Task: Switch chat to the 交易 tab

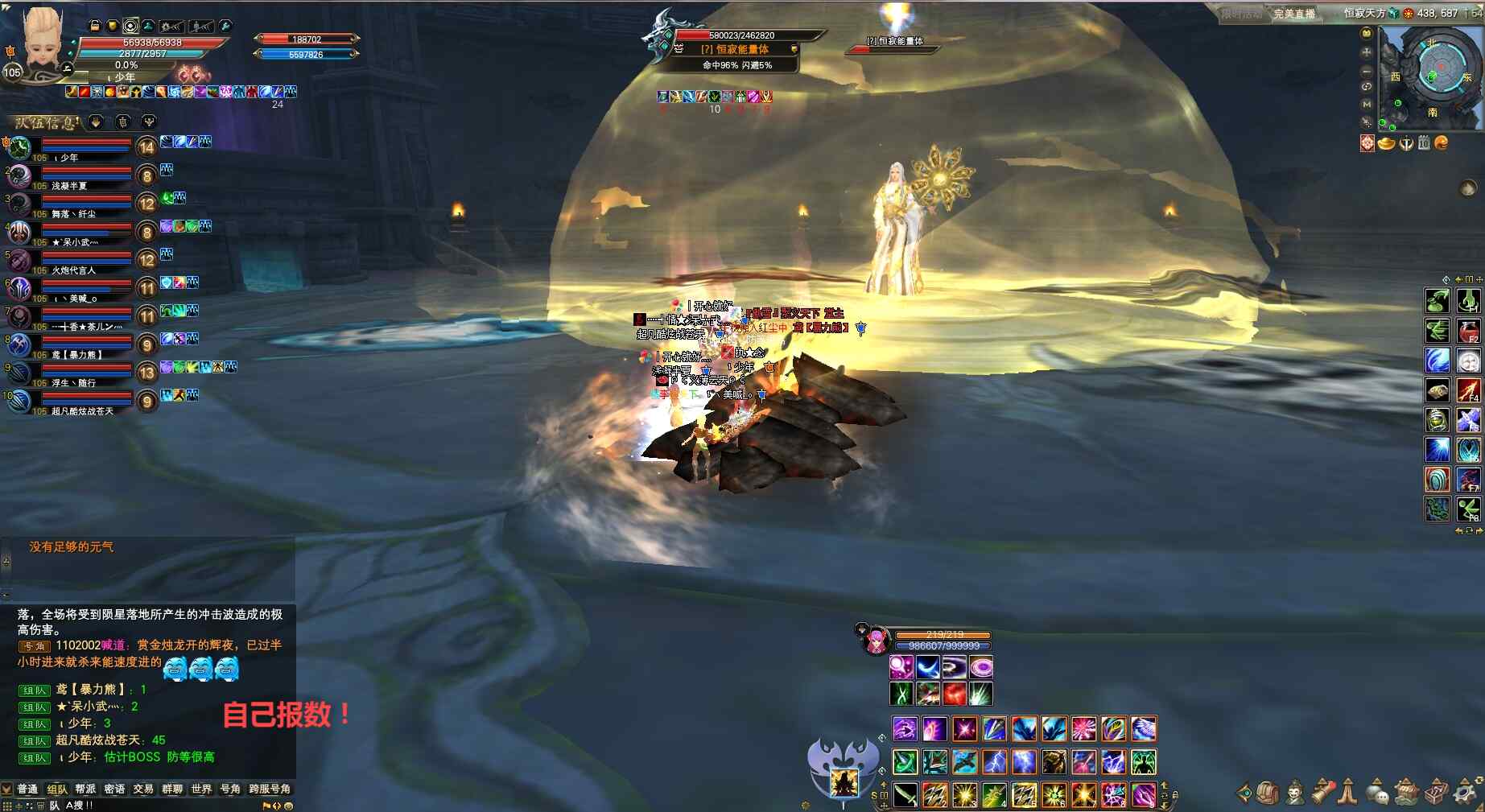Action: (x=143, y=789)
